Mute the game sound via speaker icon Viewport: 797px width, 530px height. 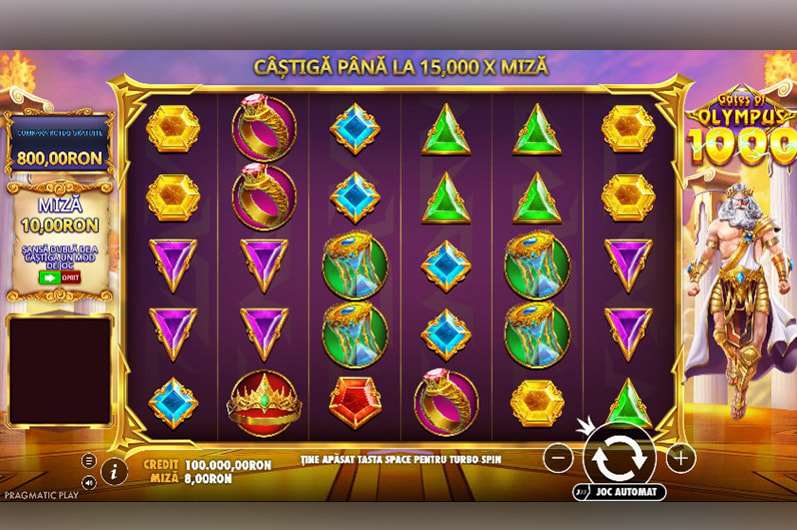point(89,482)
